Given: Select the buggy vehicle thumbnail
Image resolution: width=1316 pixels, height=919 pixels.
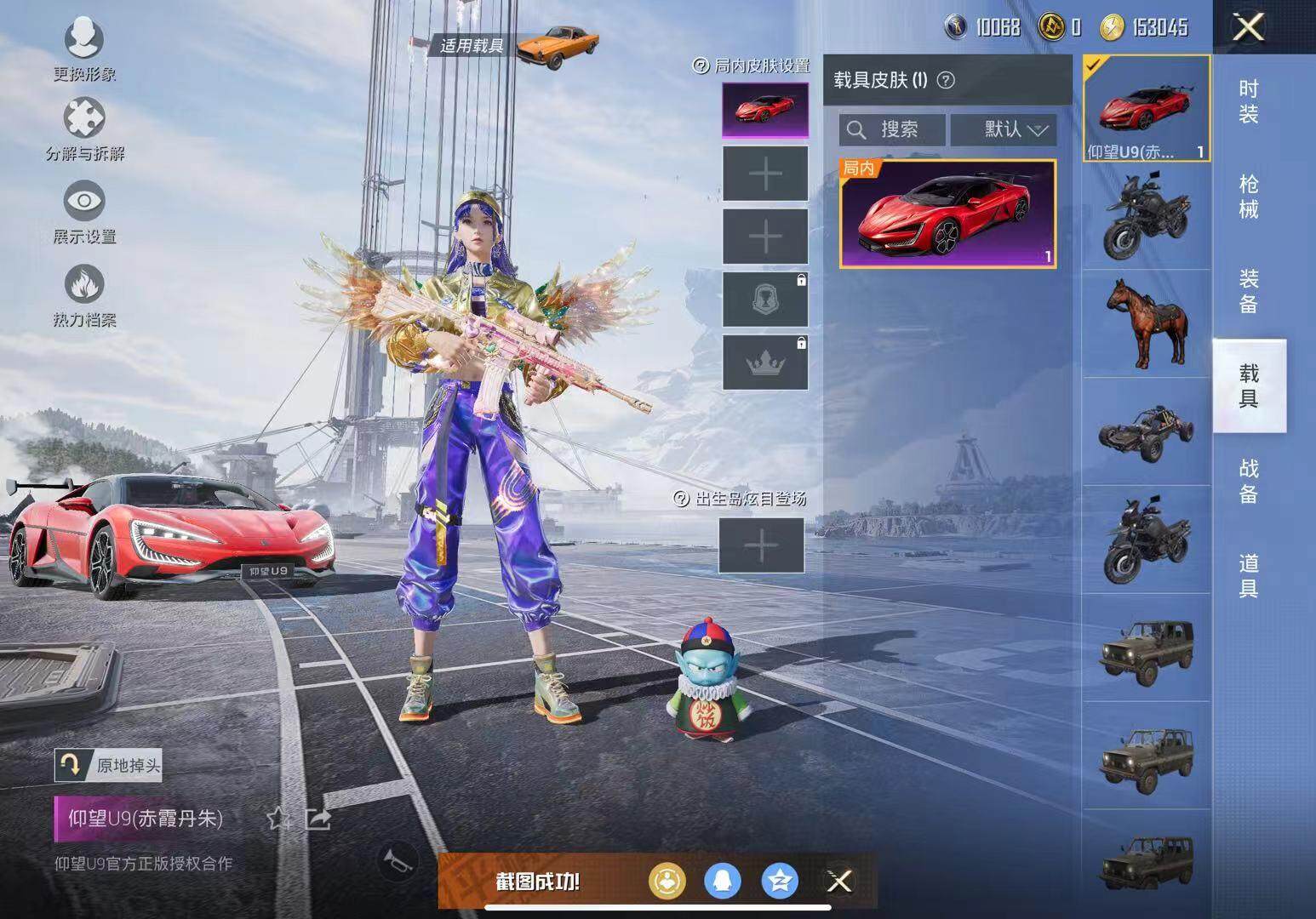Looking at the screenshot, I should click(1146, 431).
